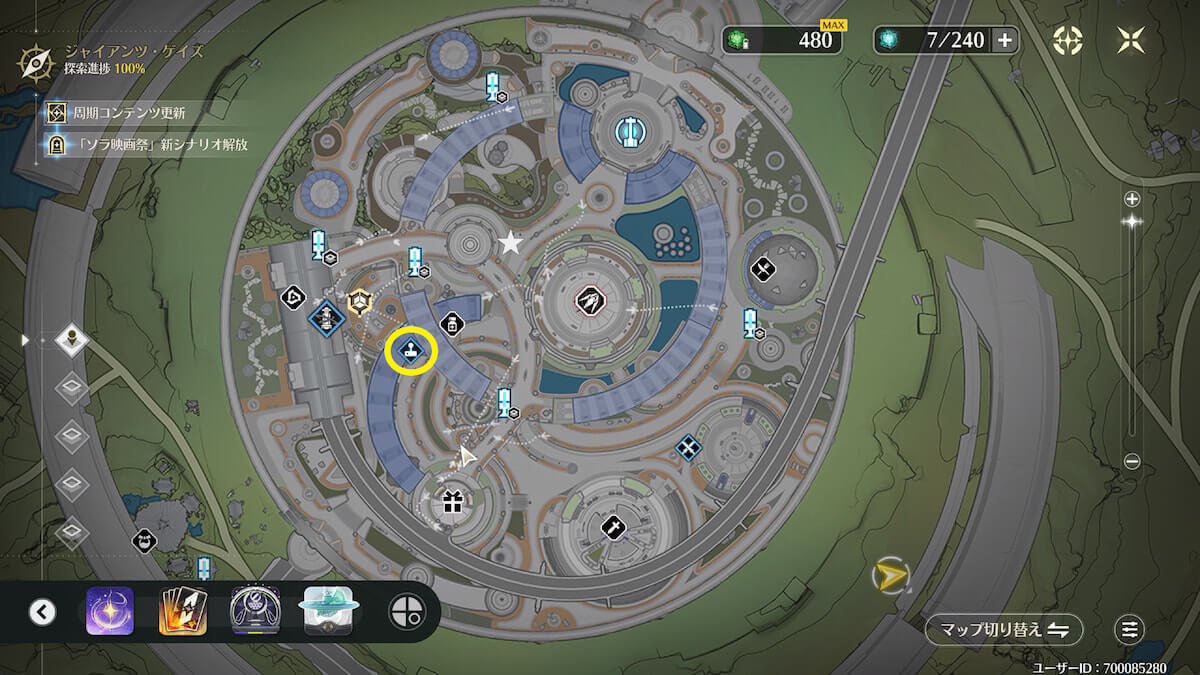Image resolution: width=1200 pixels, height=675 pixels.
Task: Open the dark circular gauge icon
Action: [x=255, y=611]
